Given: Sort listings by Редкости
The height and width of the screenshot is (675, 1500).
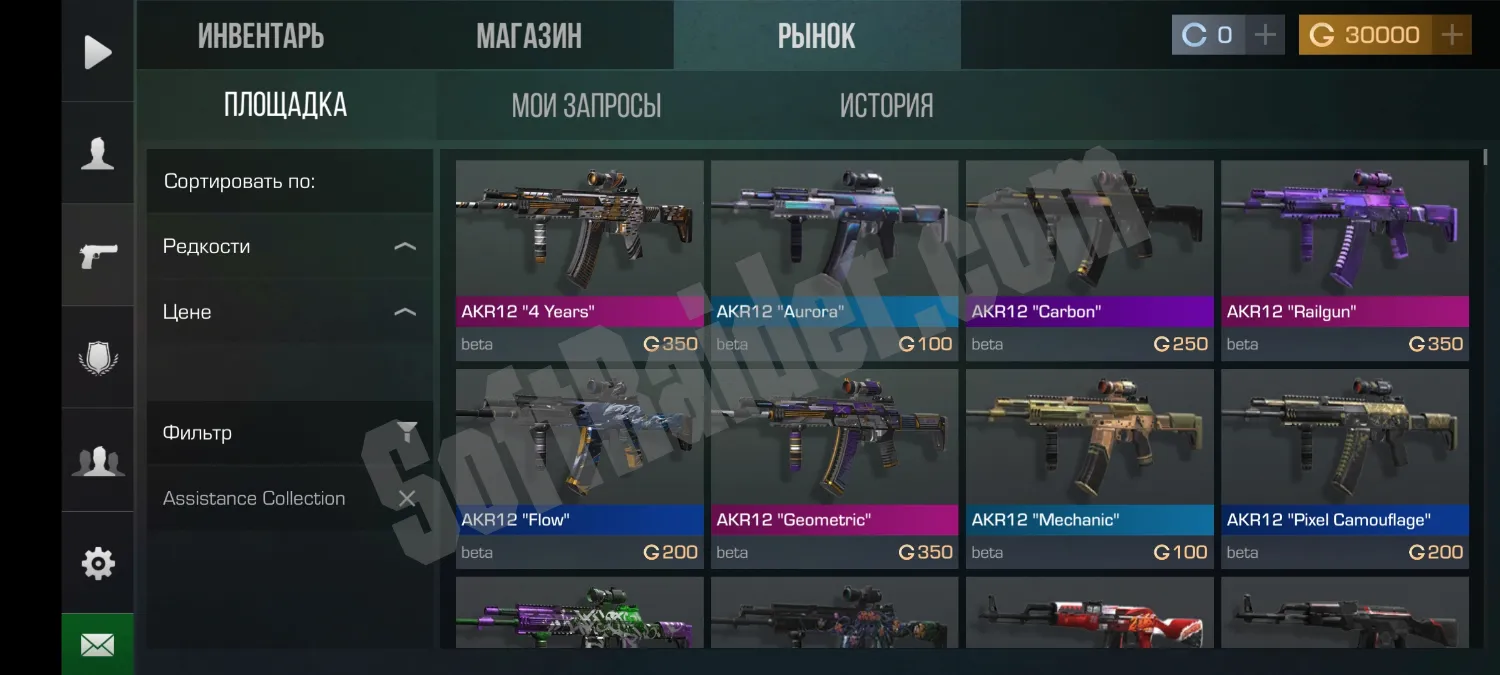Looking at the screenshot, I should [x=289, y=246].
